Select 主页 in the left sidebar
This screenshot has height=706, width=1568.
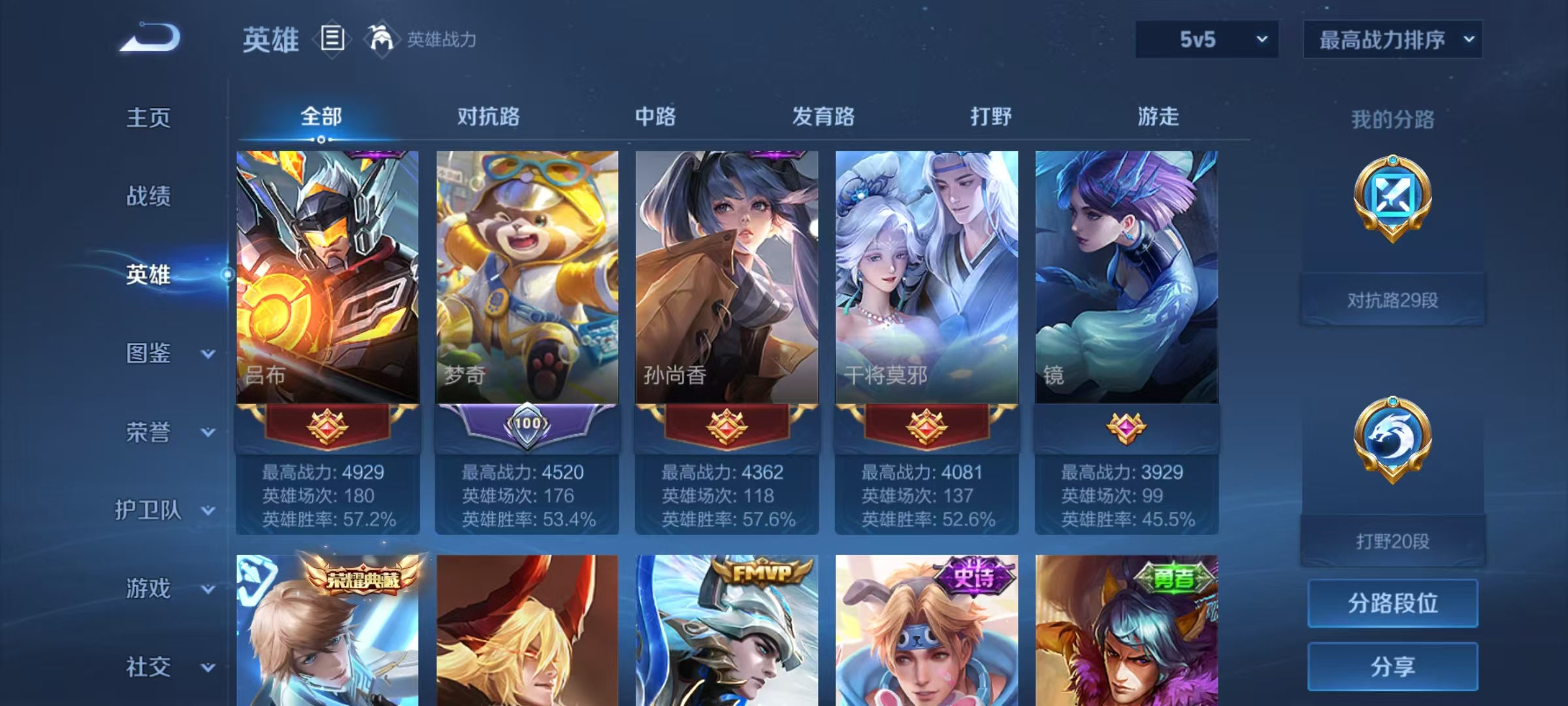[148, 119]
